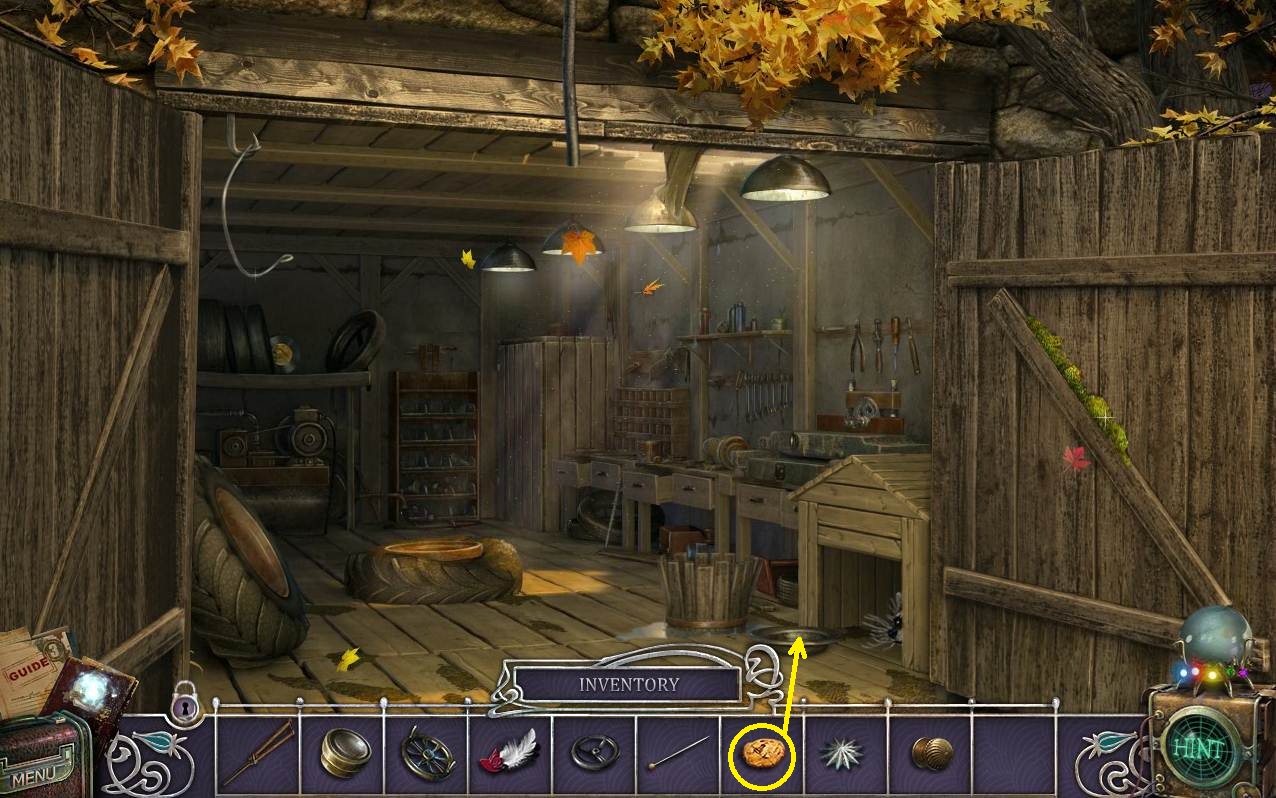Choose the spoked wheel inventory item
This screenshot has height=798, width=1276.
[x=428, y=753]
